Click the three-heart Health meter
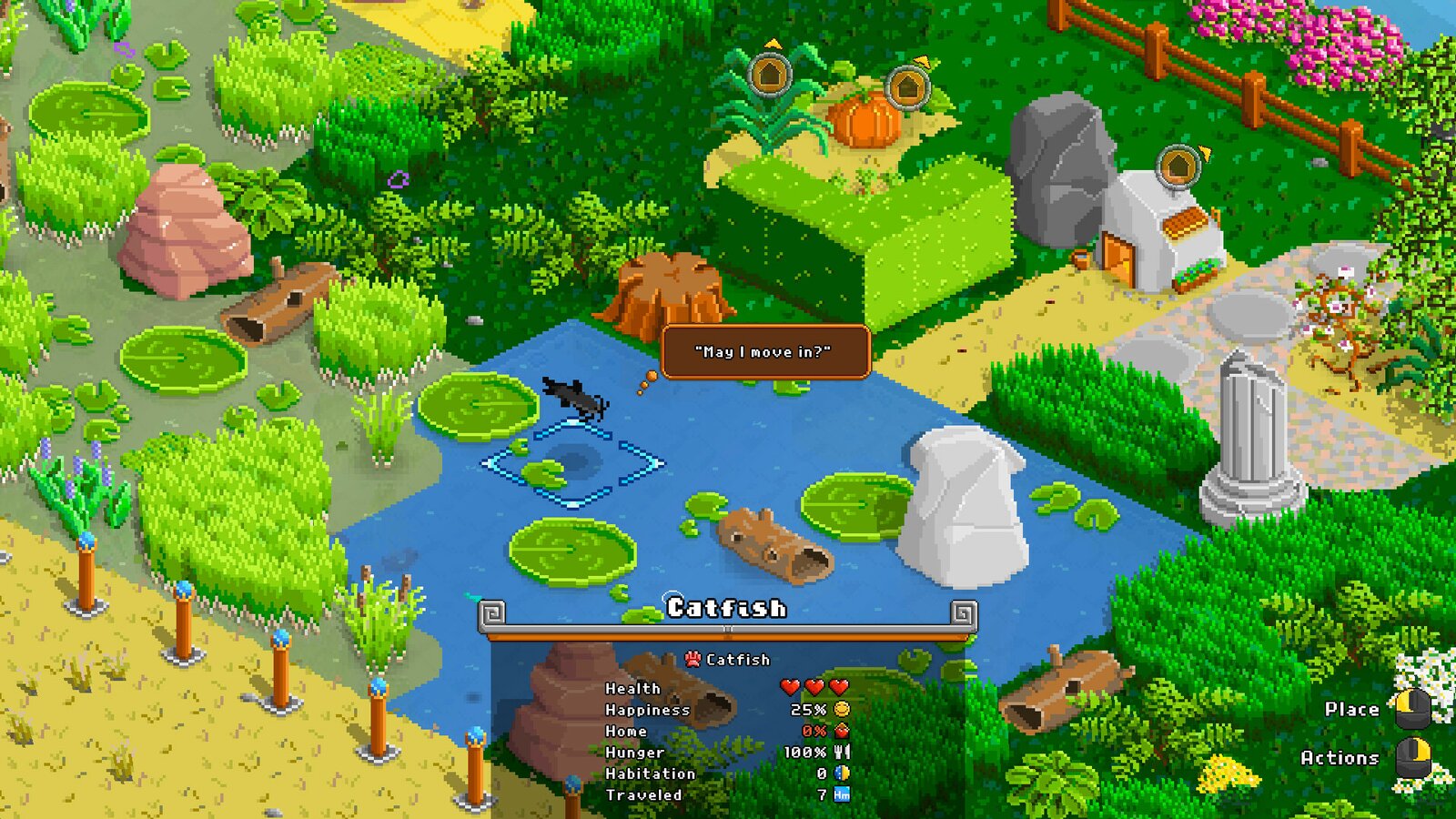This screenshot has width=1456, height=819. 816,688
